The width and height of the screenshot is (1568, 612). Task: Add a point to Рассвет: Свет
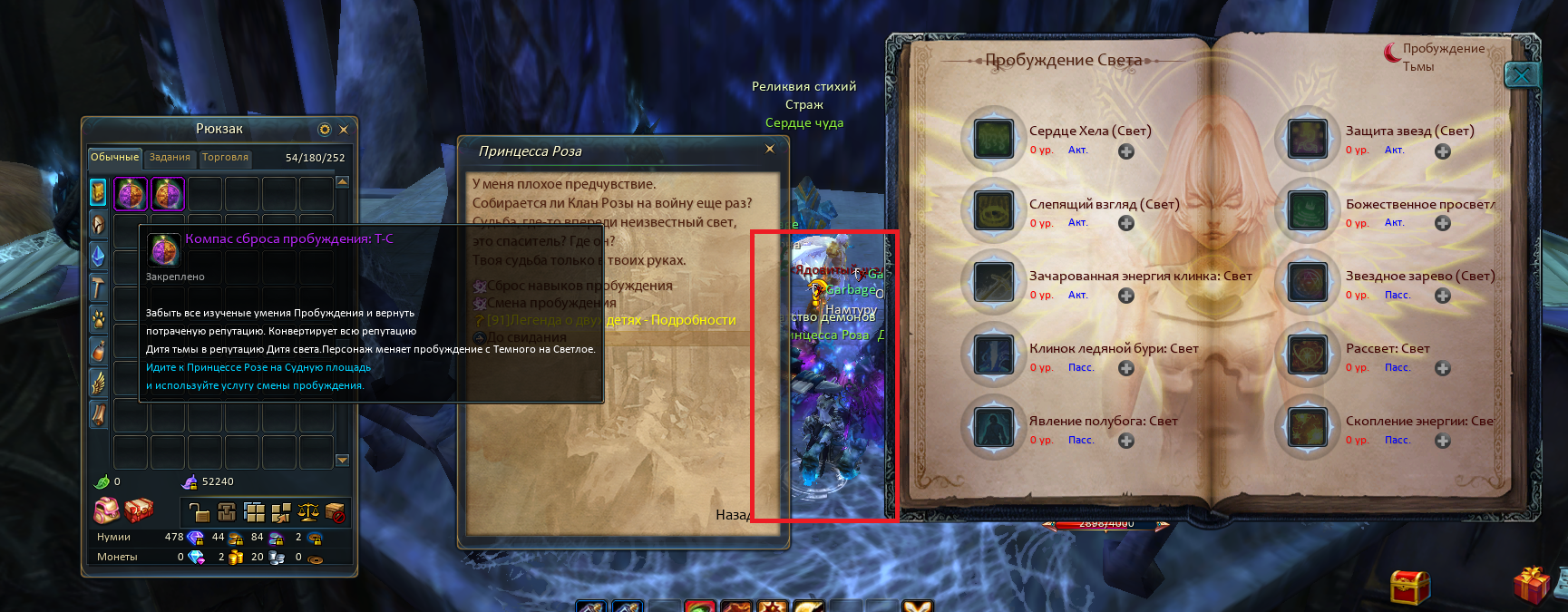[x=1443, y=368]
